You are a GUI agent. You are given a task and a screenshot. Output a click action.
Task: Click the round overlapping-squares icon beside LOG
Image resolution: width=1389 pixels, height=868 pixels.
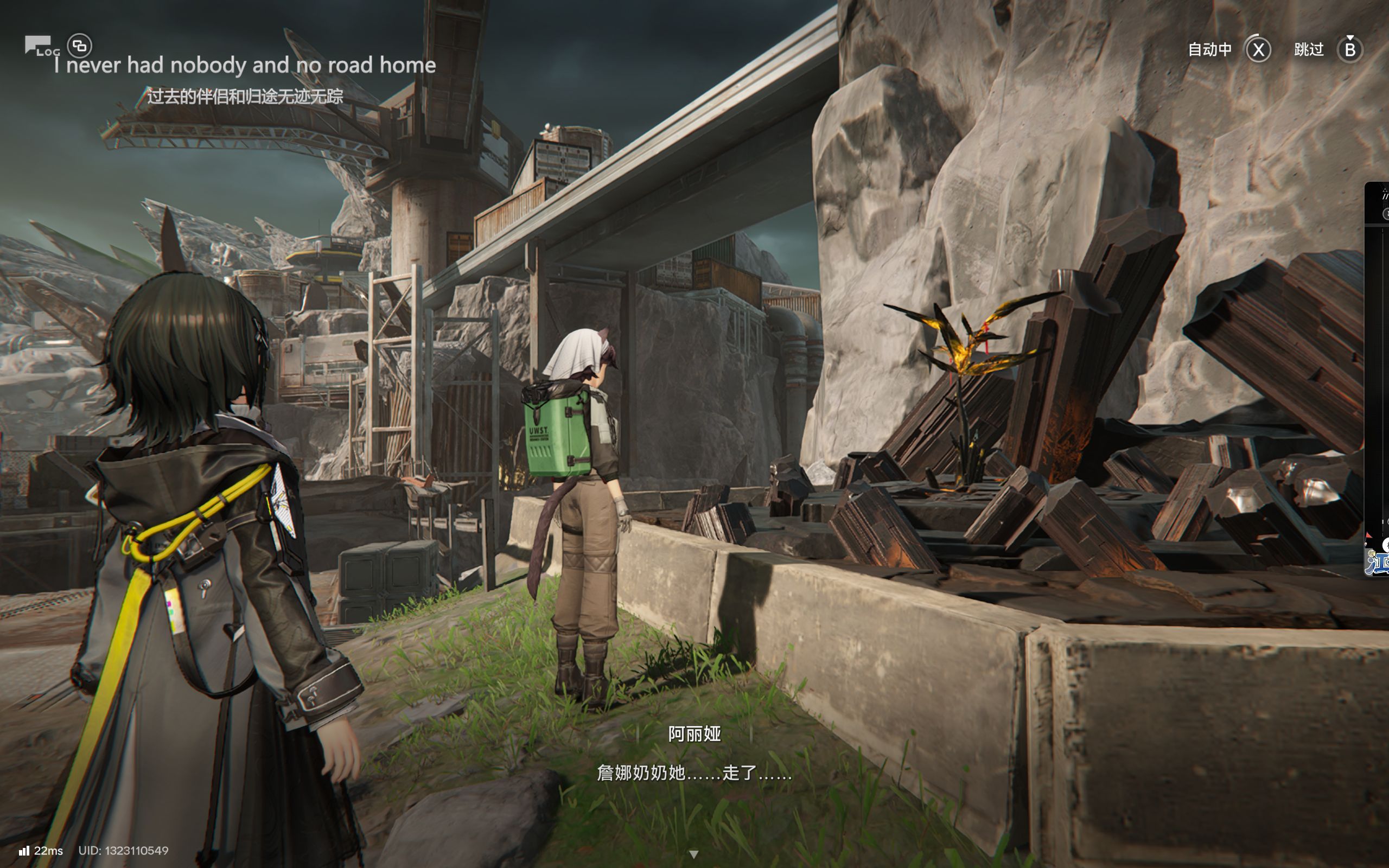click(x=80, y=46)
